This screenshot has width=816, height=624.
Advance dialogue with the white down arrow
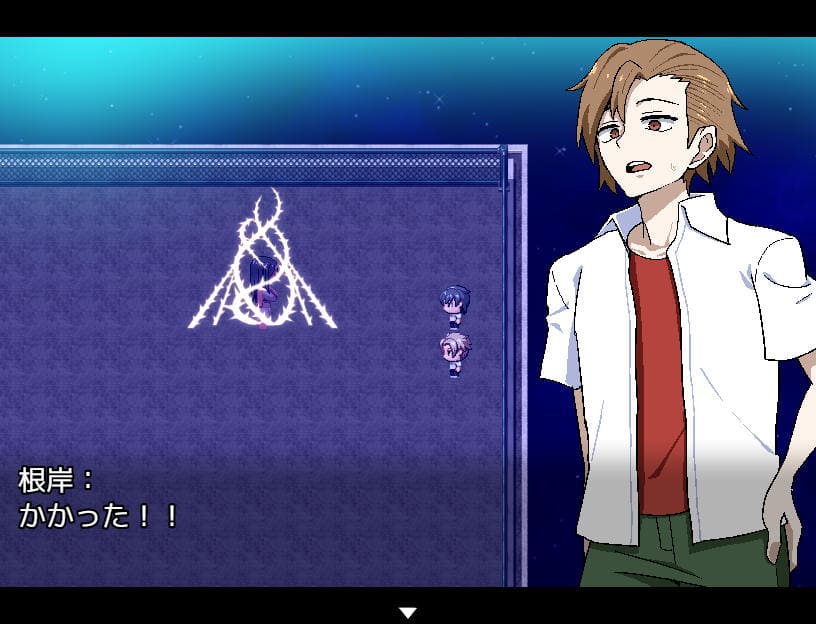407,612
